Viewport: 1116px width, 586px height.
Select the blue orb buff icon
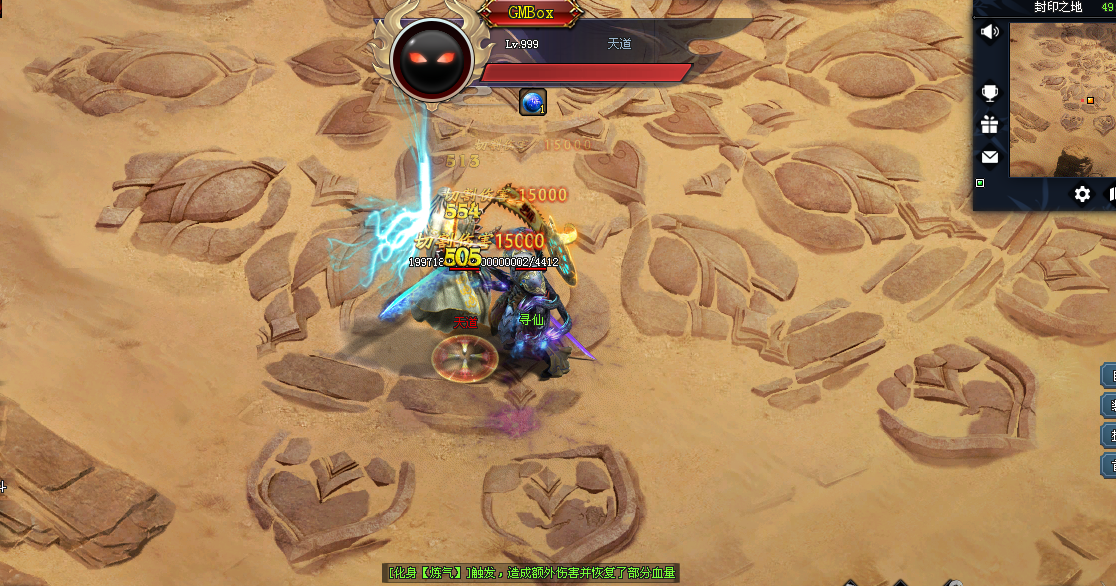click(x=533, y=102)
